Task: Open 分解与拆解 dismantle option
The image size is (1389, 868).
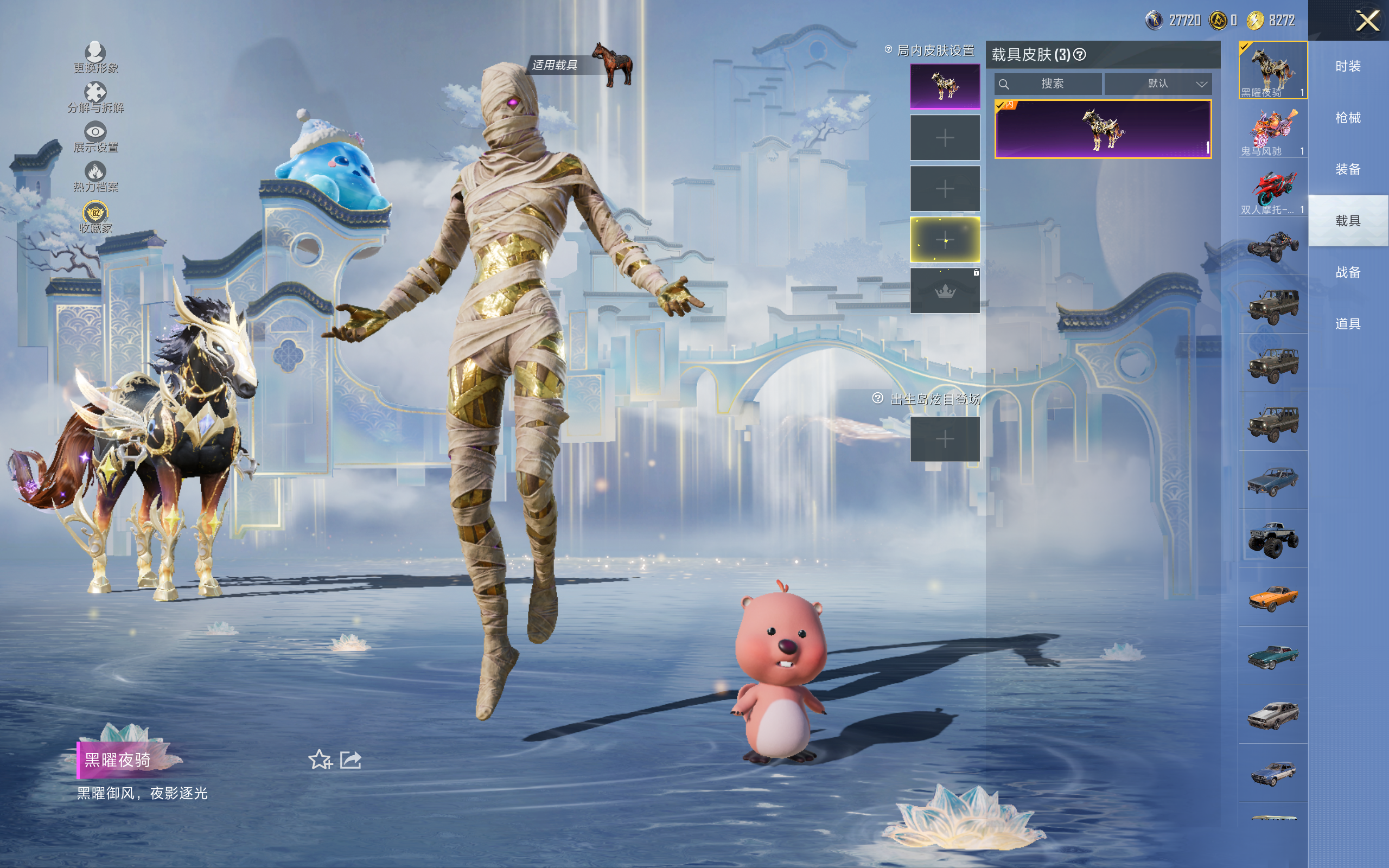Action: tap(95, 97)
